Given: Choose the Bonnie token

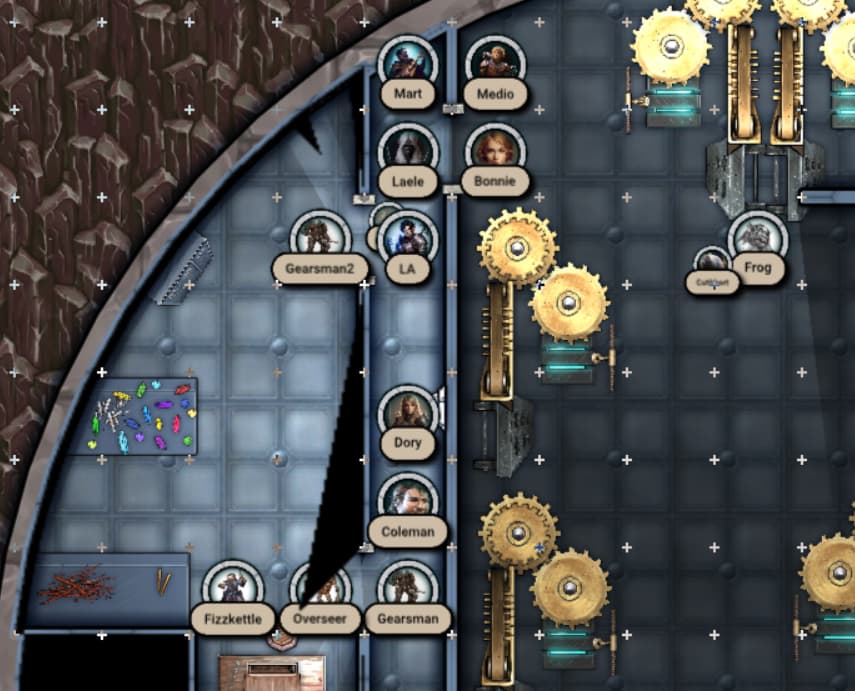Looking at the screenshot, I should (x=495, y=151).
